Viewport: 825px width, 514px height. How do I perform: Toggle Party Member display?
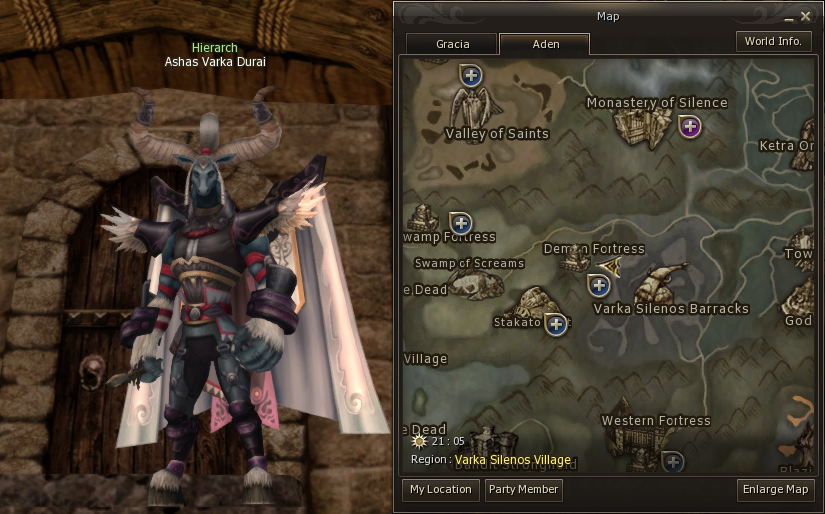[524, 490]
